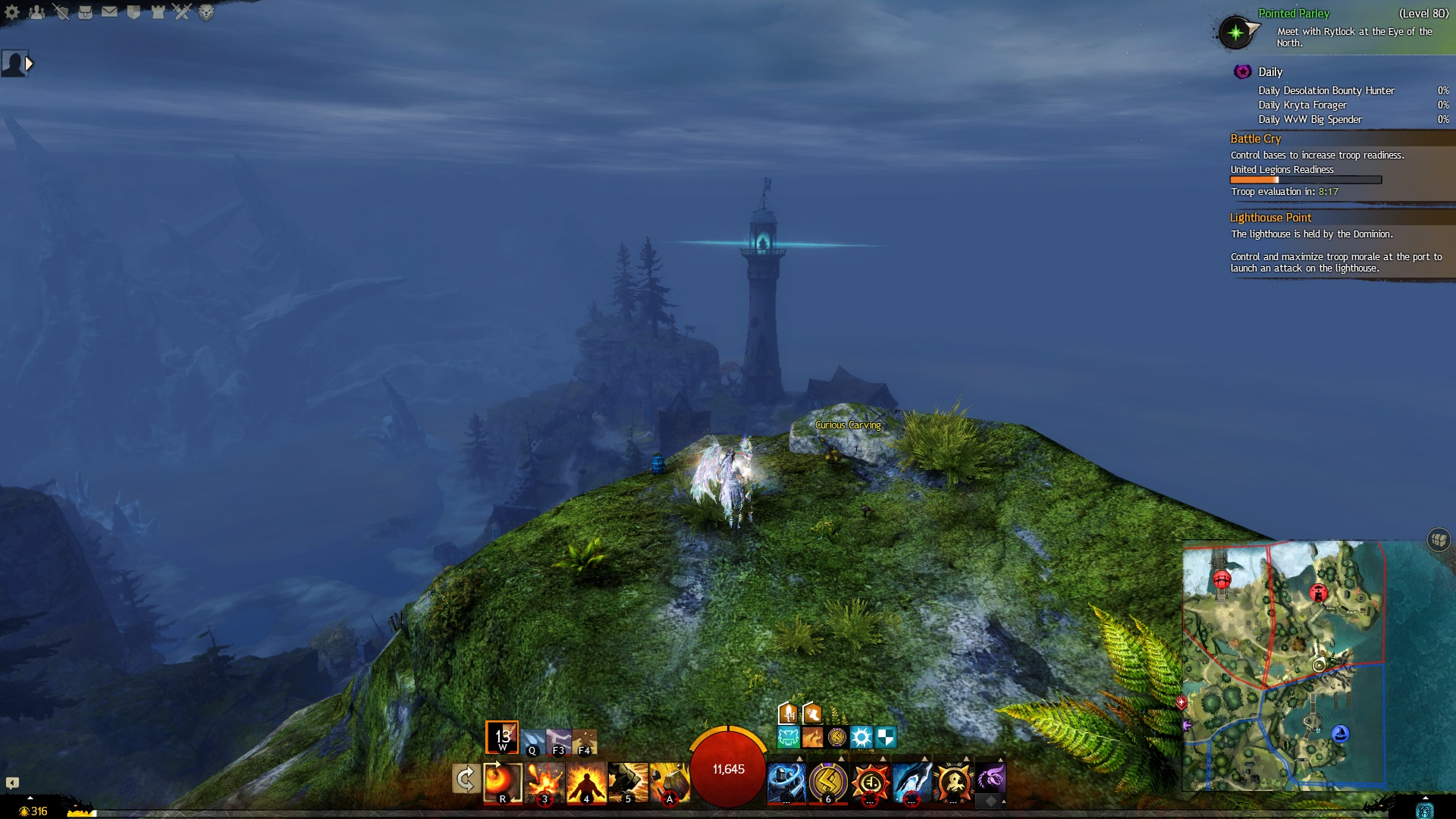Select the blue ship marker on minimap

point(1341,733)
